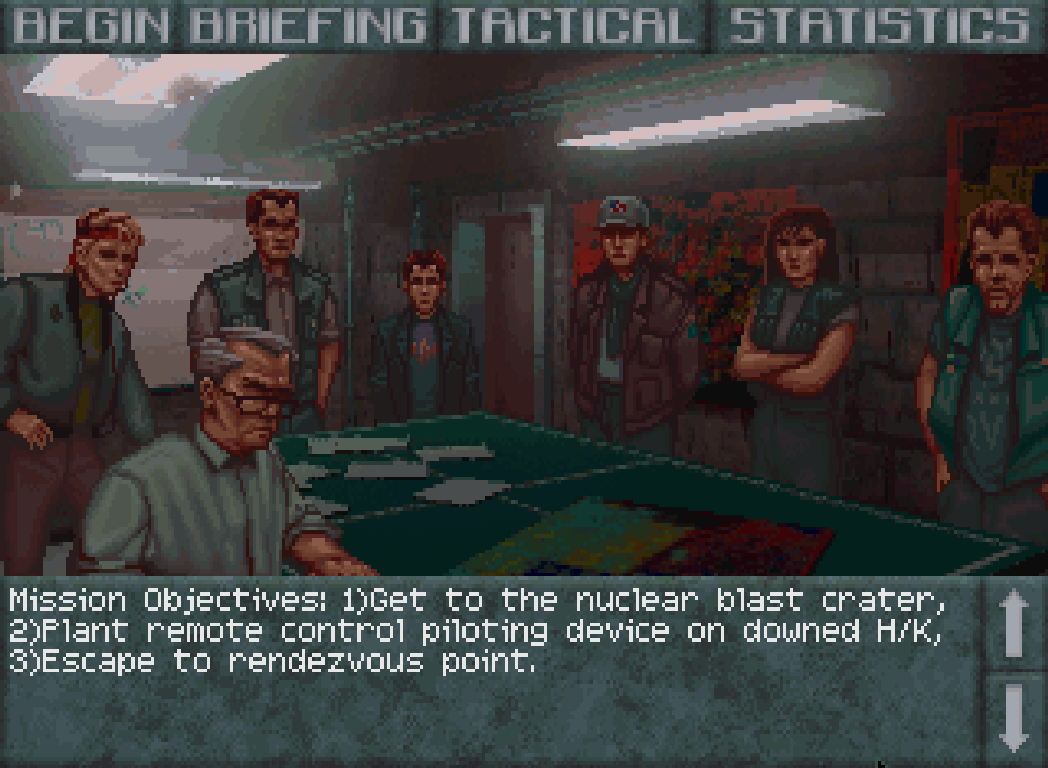The image size is (1048, 768).
Task: Switch to the TACTICAL view
Action: [x=572, y=26]
